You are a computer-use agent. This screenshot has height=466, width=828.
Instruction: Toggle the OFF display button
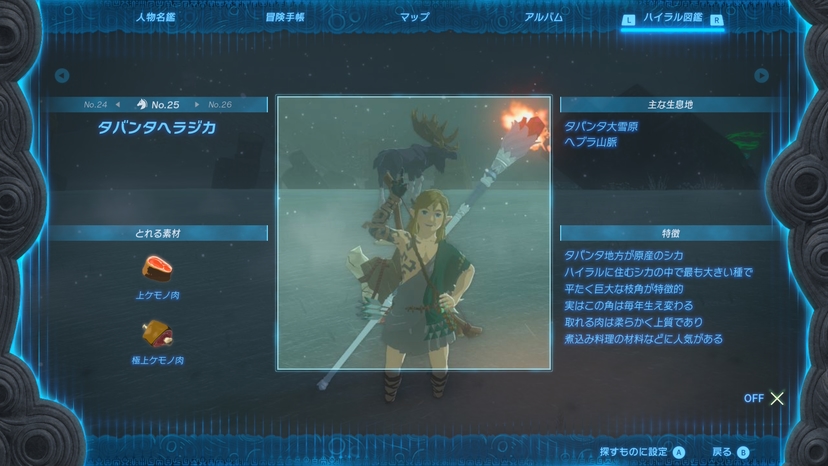coord(765,398)
